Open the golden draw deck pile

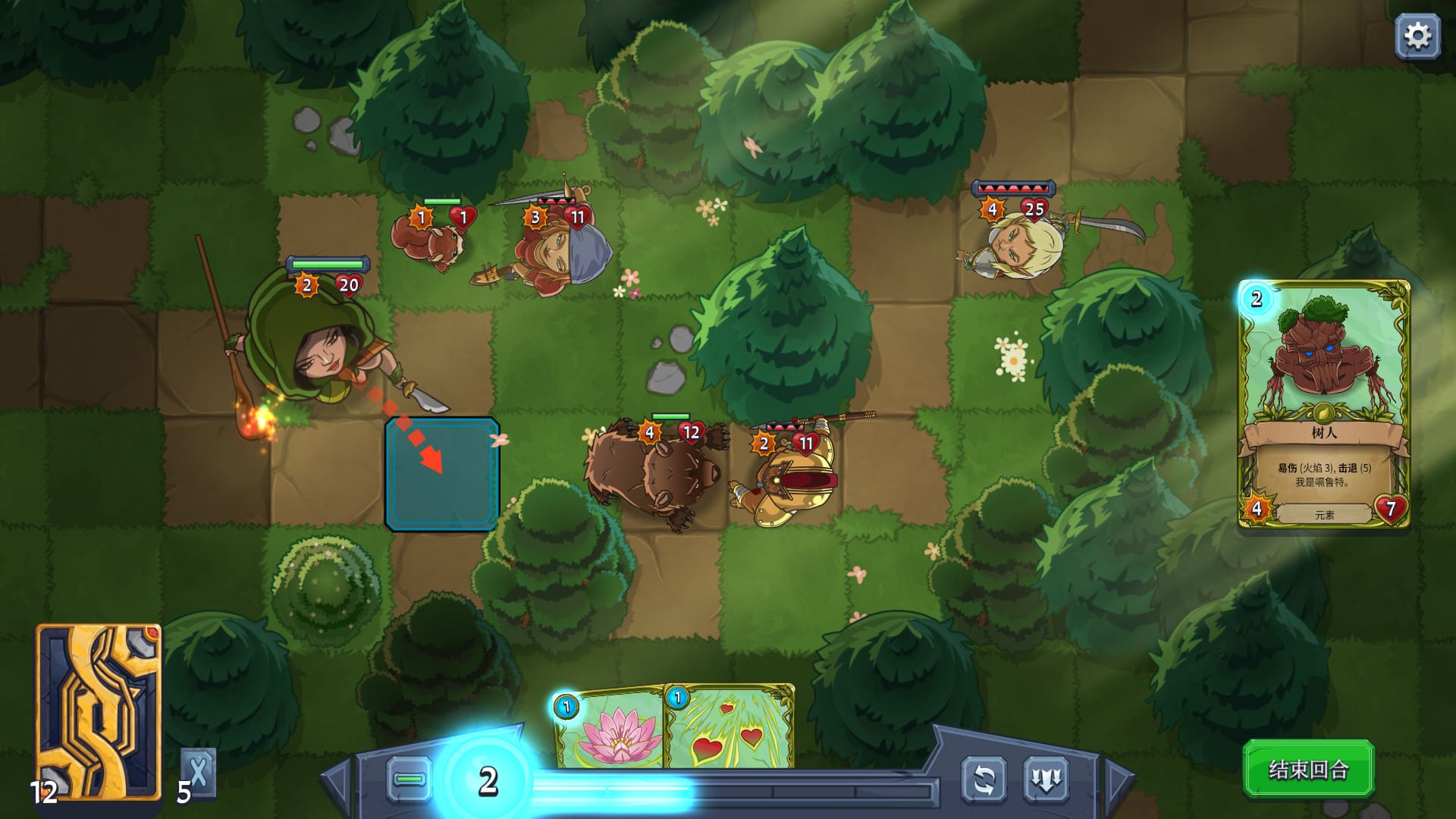click(99, 711)
